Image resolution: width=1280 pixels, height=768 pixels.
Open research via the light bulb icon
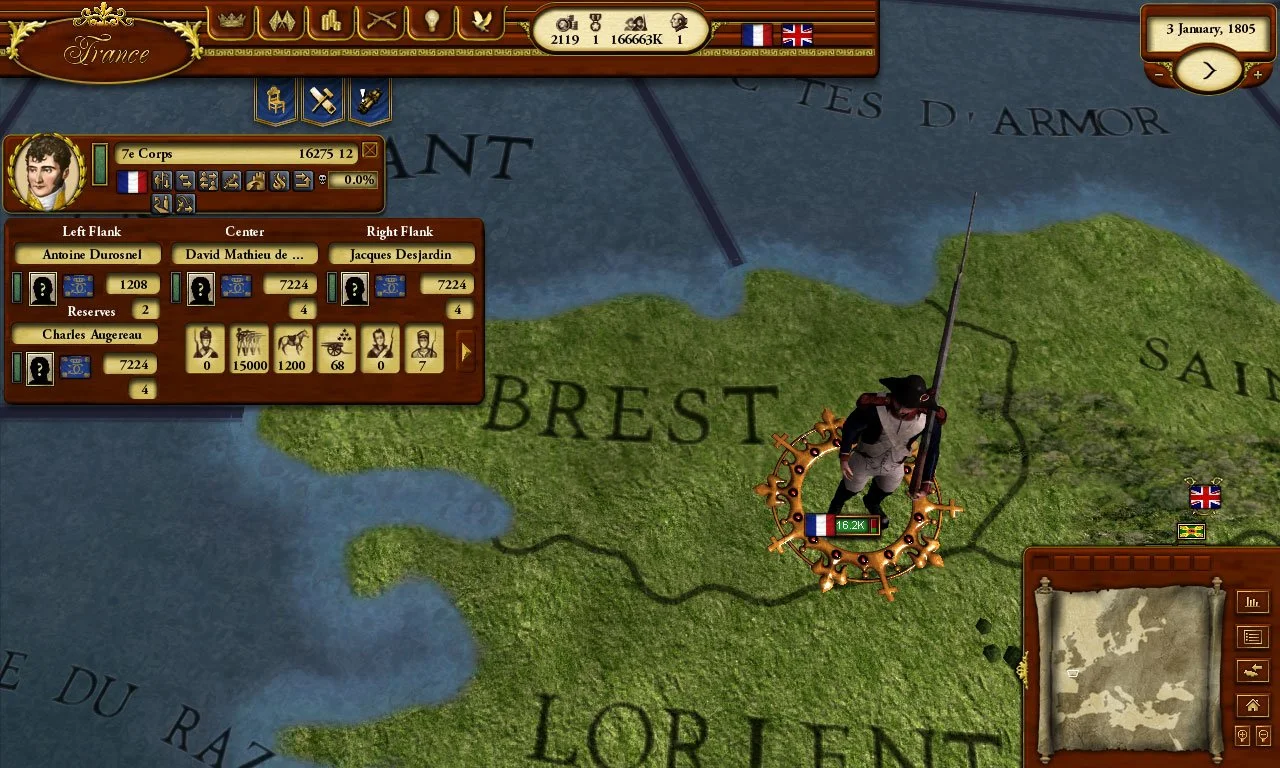pos(431,22)
